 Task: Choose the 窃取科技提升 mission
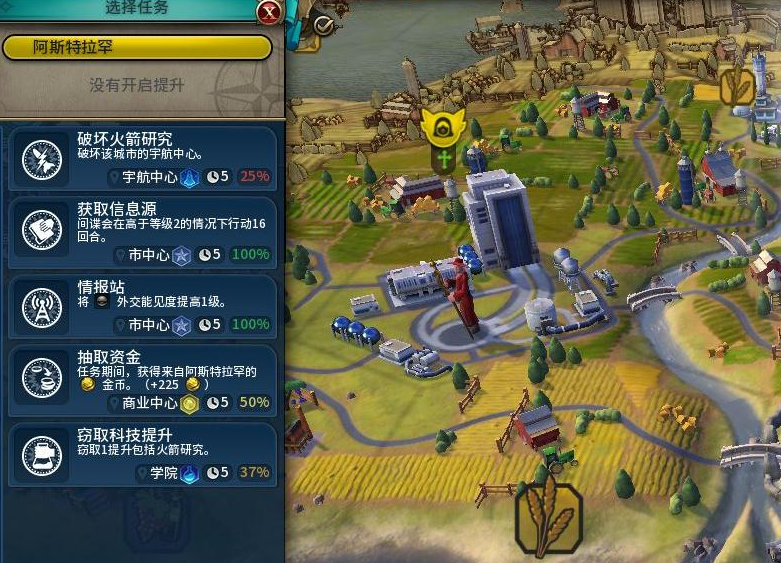pos(142,455)
